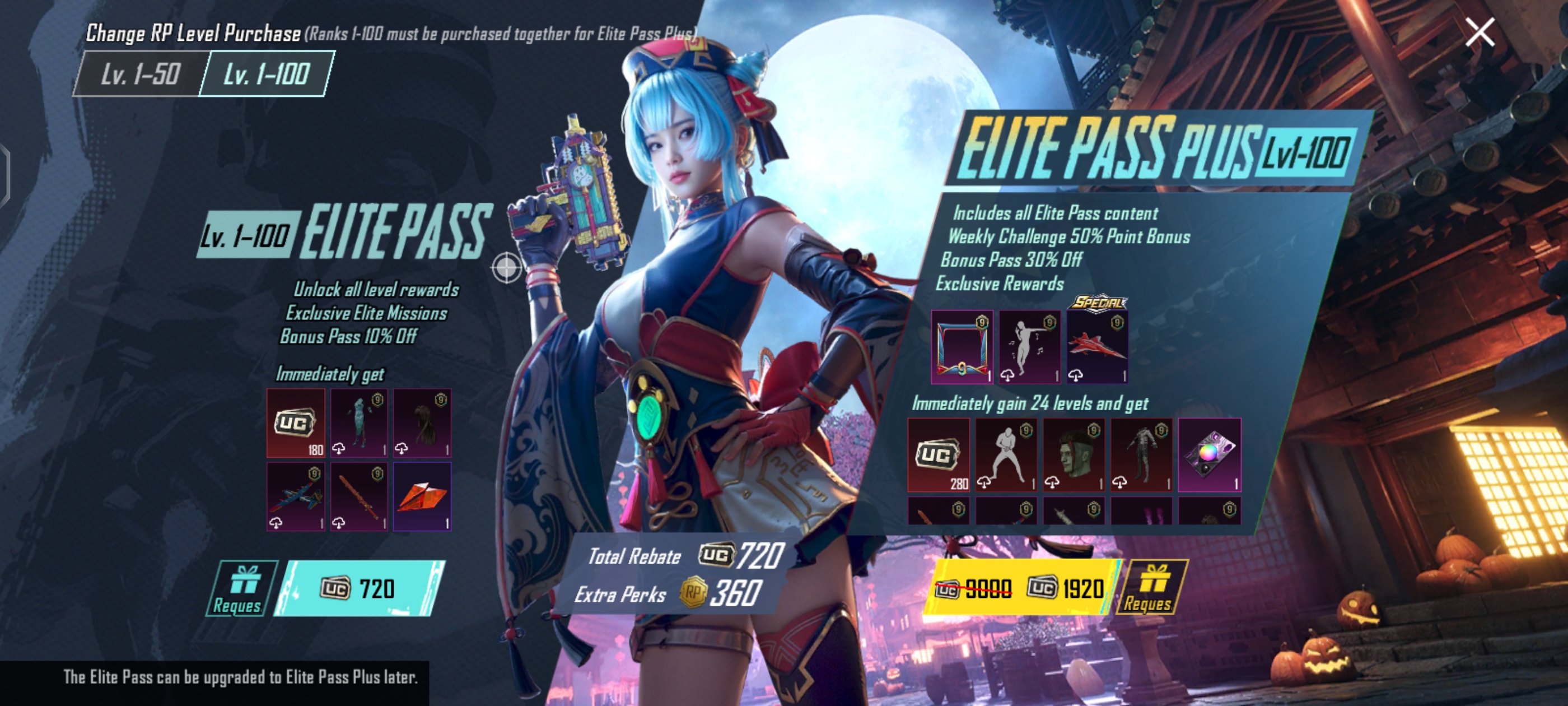This screenshot has width=1568, height=706.
Task: Close the Elite Pass purchase screen
Action: tap(1480, 32)
